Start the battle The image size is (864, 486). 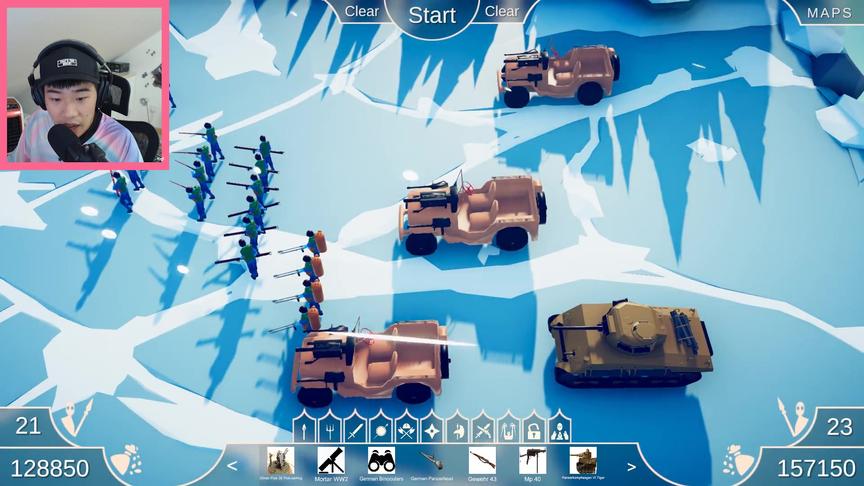coord(432,15)
